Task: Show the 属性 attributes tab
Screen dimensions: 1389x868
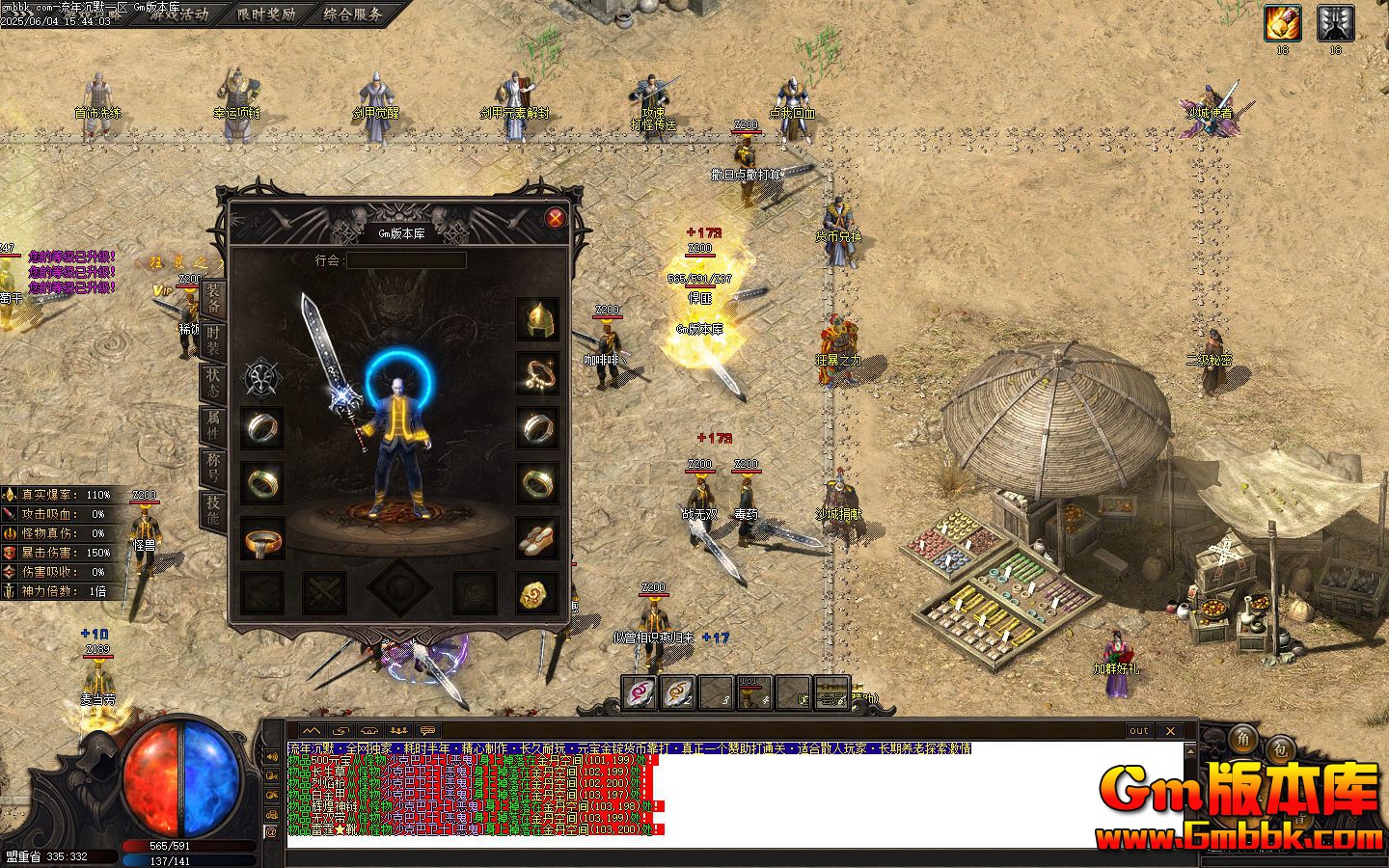Action: (x=213, y=425)
